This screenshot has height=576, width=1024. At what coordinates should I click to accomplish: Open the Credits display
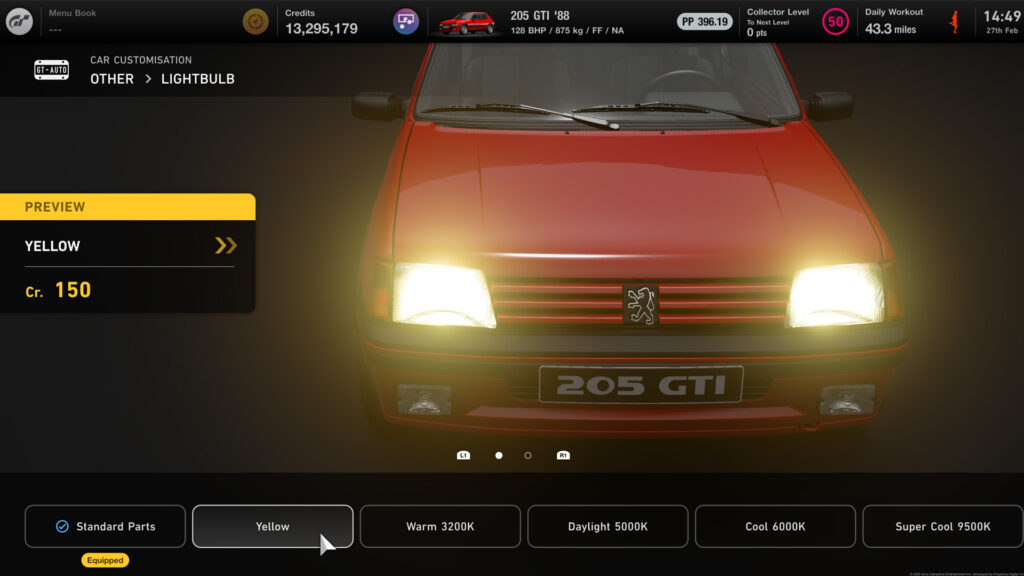click(x=320, y=22)
